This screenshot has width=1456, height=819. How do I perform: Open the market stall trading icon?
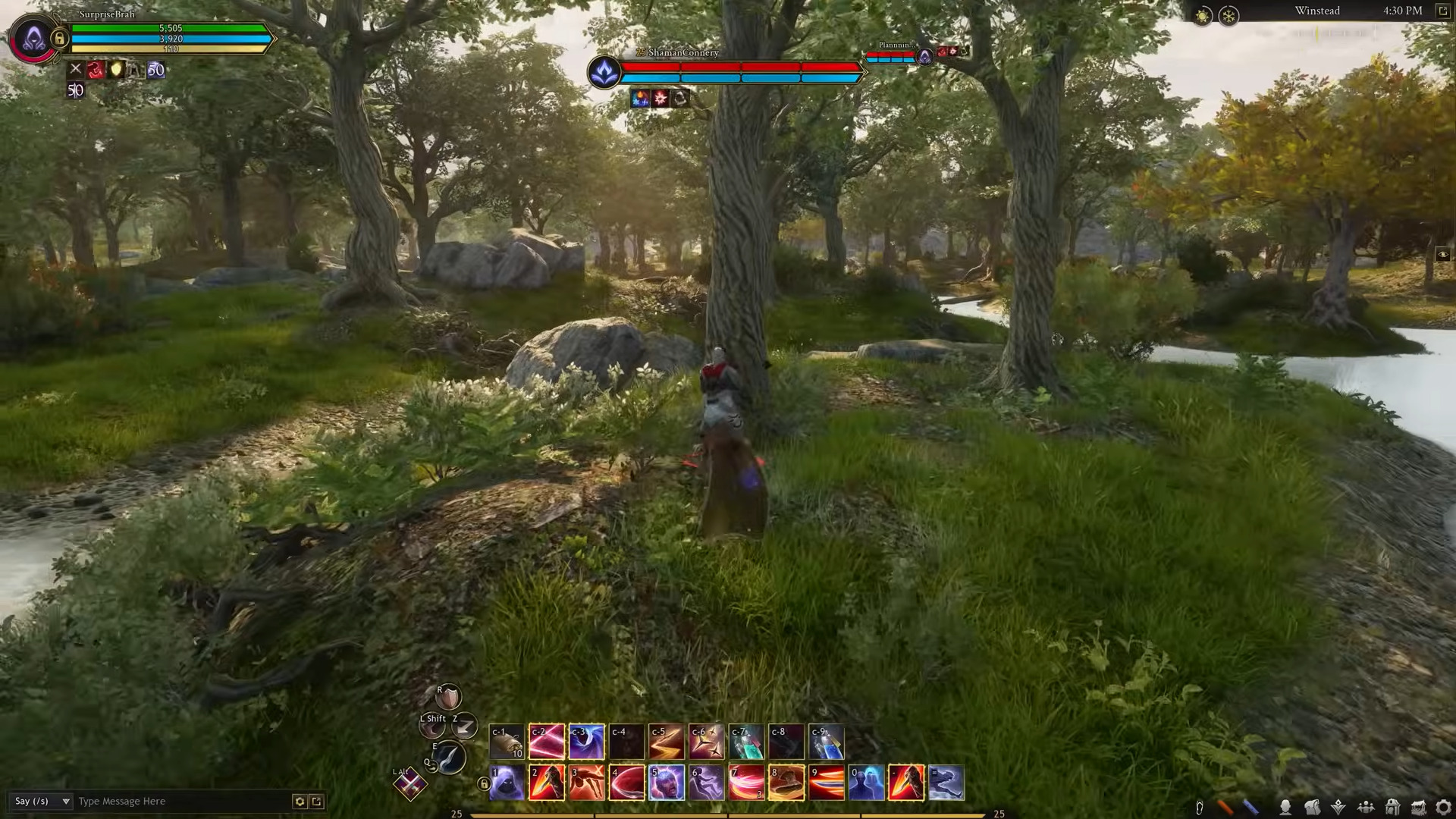click(1417, 806)
